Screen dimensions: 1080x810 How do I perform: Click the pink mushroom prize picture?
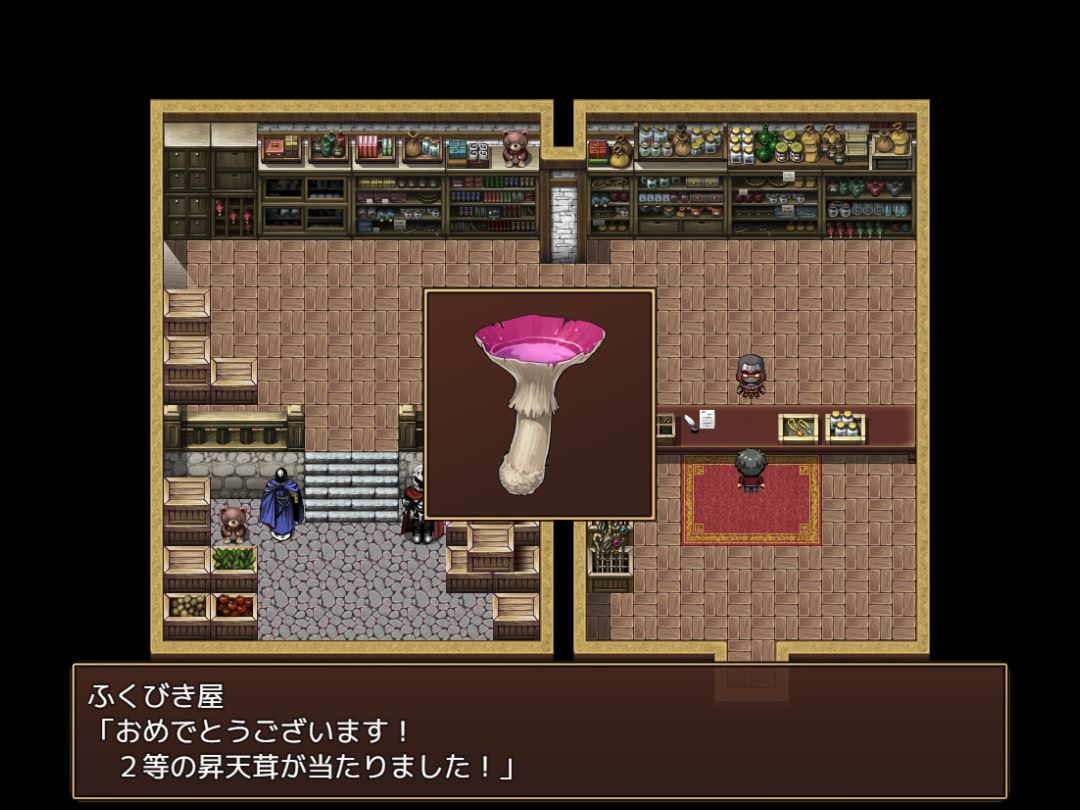click(539, 404)
